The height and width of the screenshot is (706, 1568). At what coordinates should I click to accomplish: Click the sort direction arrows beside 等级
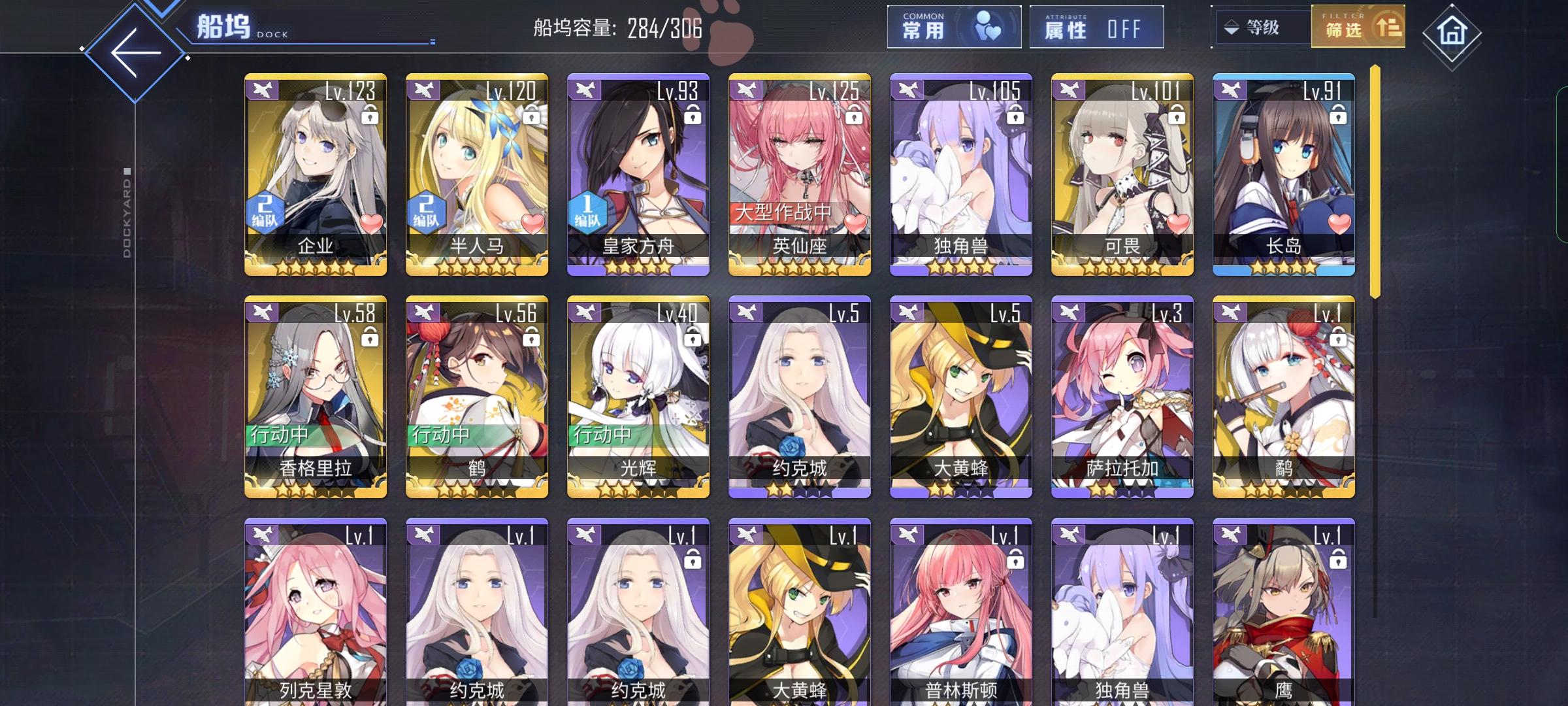point(1231,28)
